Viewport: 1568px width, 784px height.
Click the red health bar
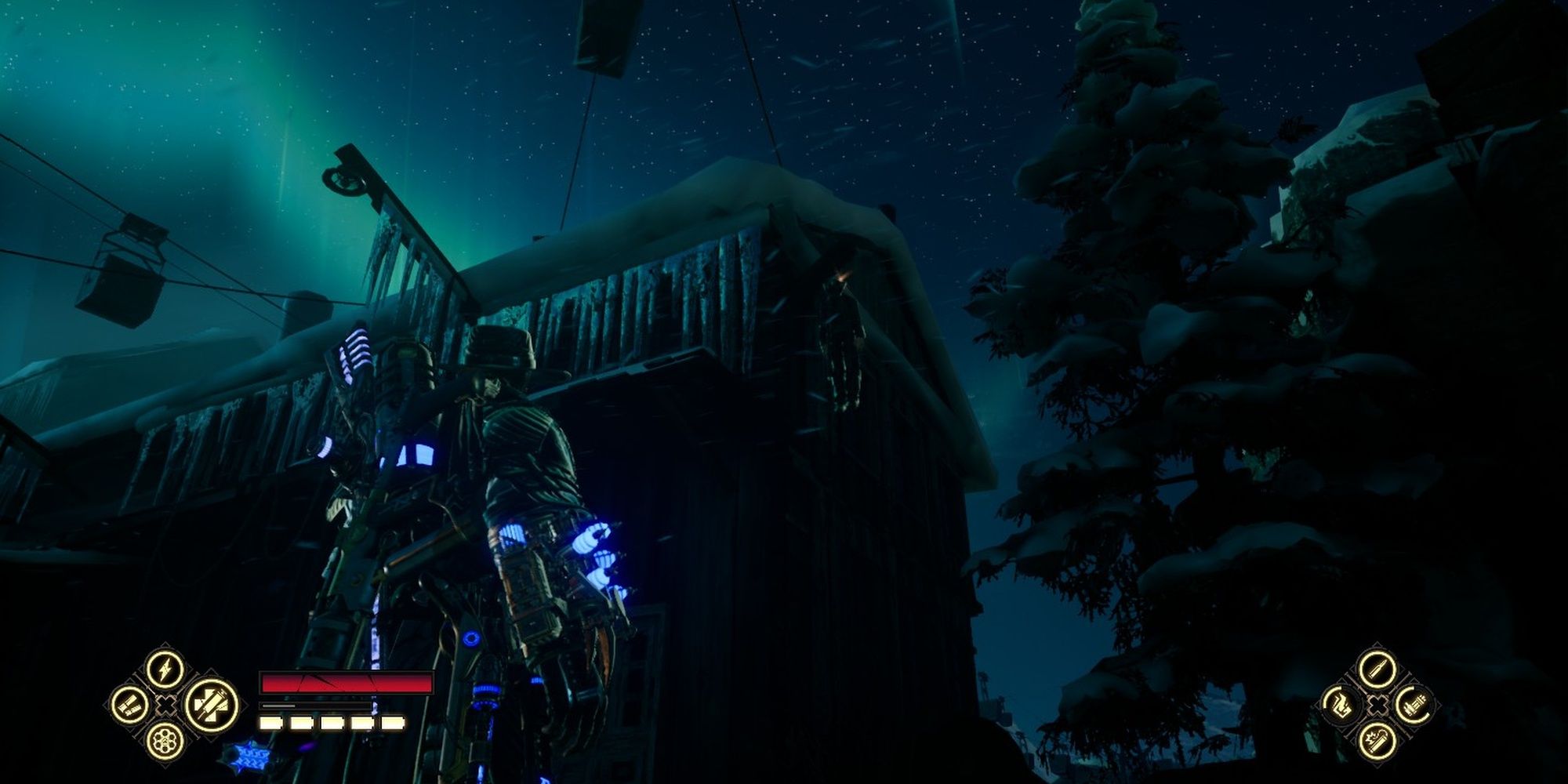(x=347, y=682)
